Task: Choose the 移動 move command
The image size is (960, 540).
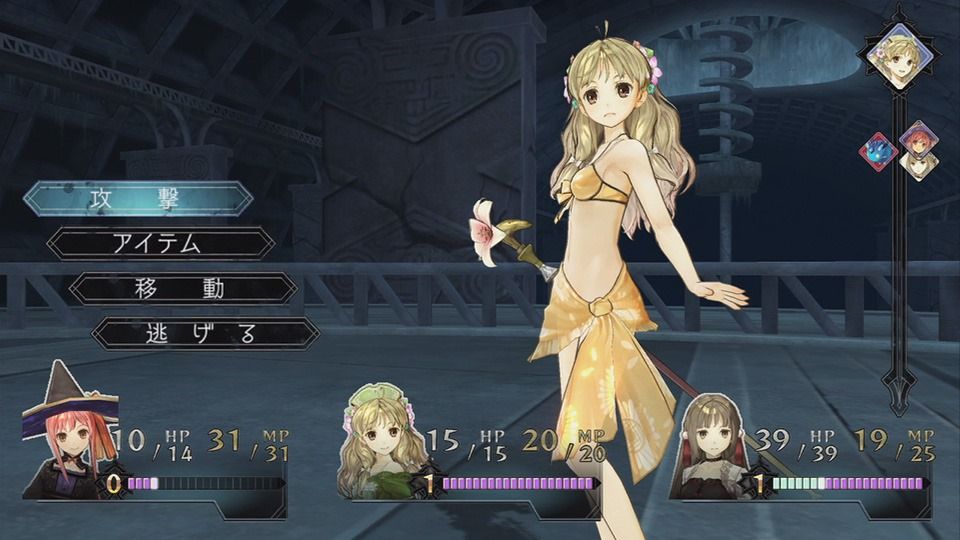Action: [x=182, y=289]
